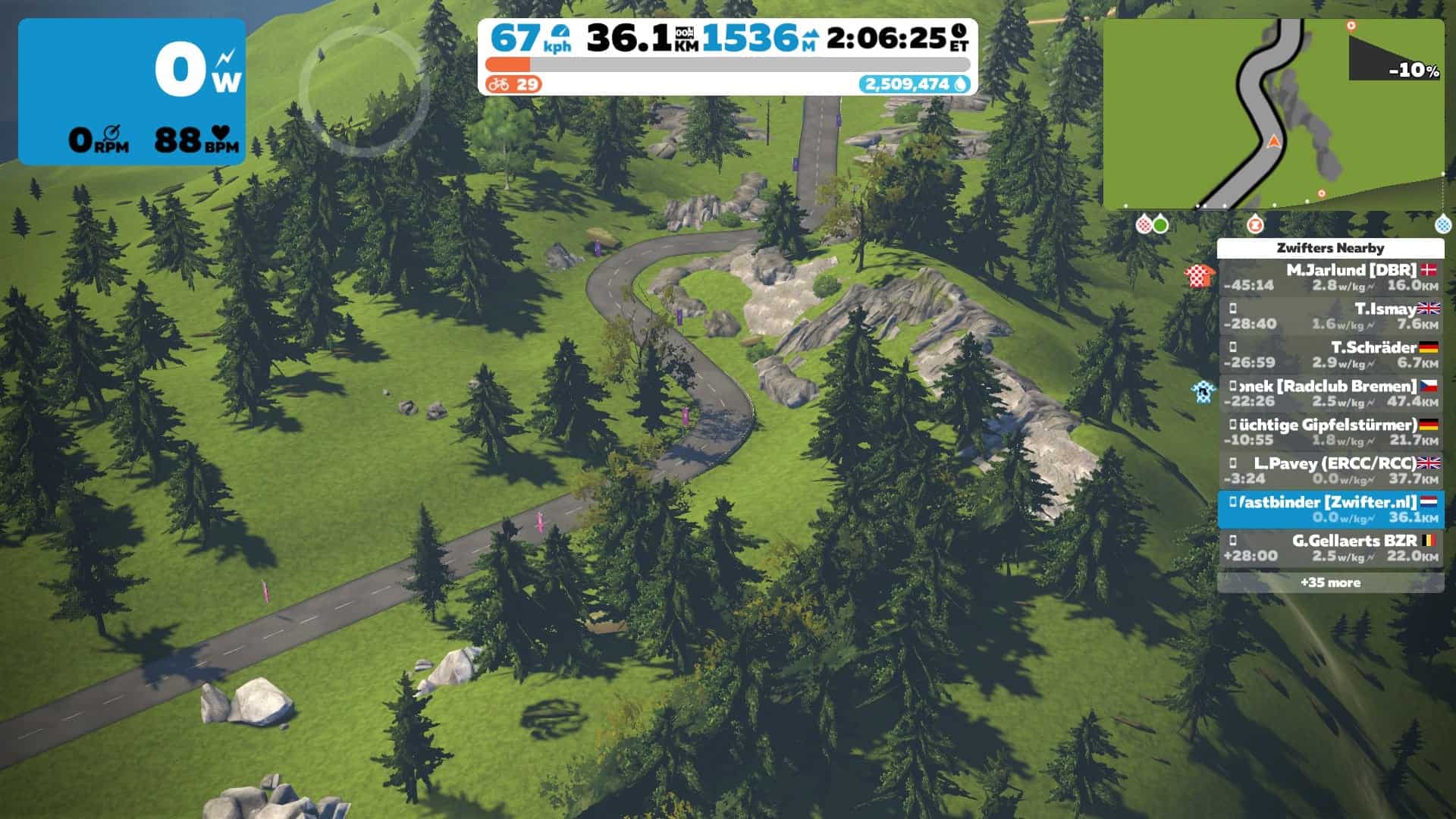Click the green circle marker below minimap
This screenshot has height=819, width=1456.
point(1160,224)
